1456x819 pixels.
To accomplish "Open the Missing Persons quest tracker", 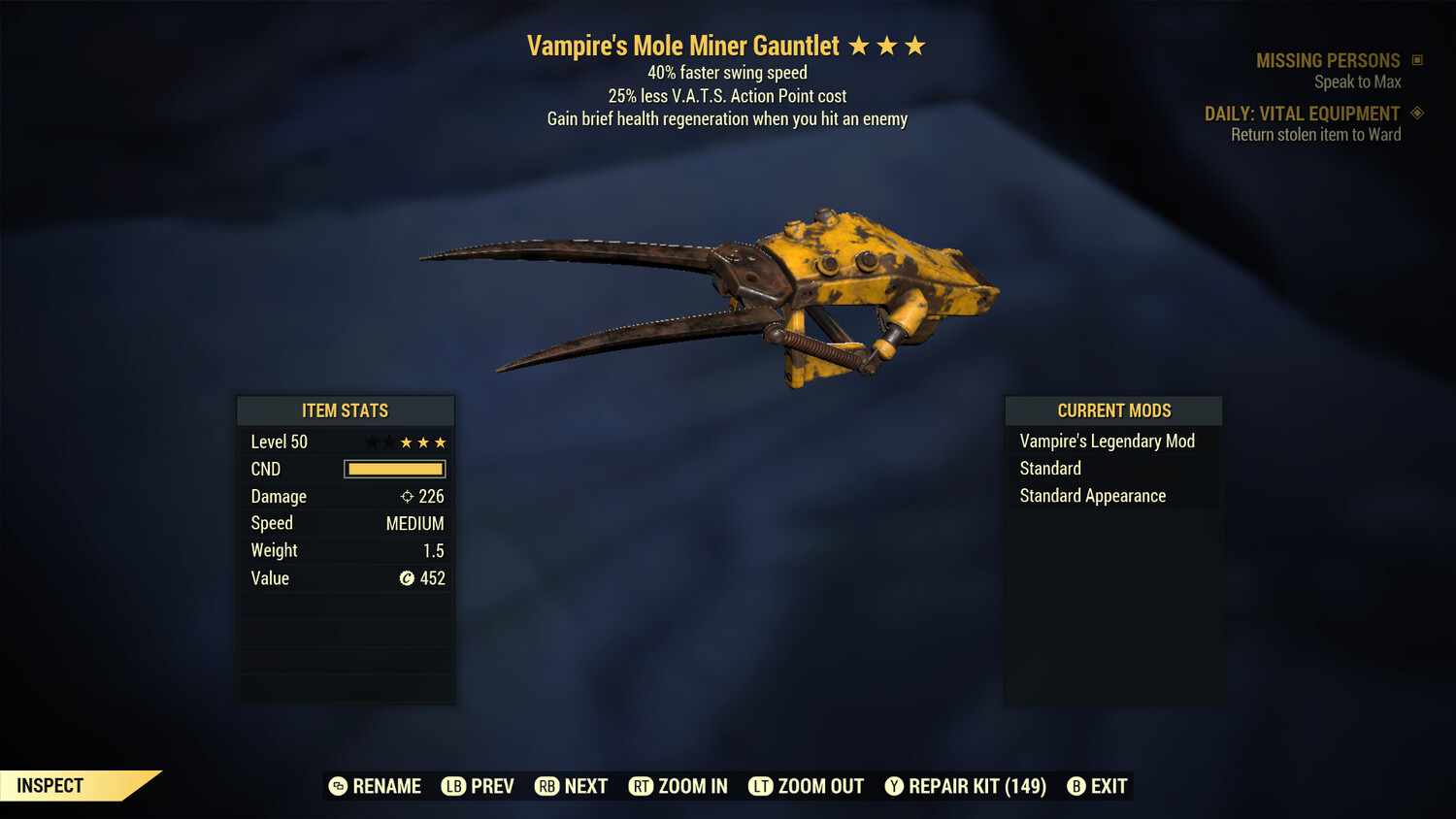I will (1328, 61).
